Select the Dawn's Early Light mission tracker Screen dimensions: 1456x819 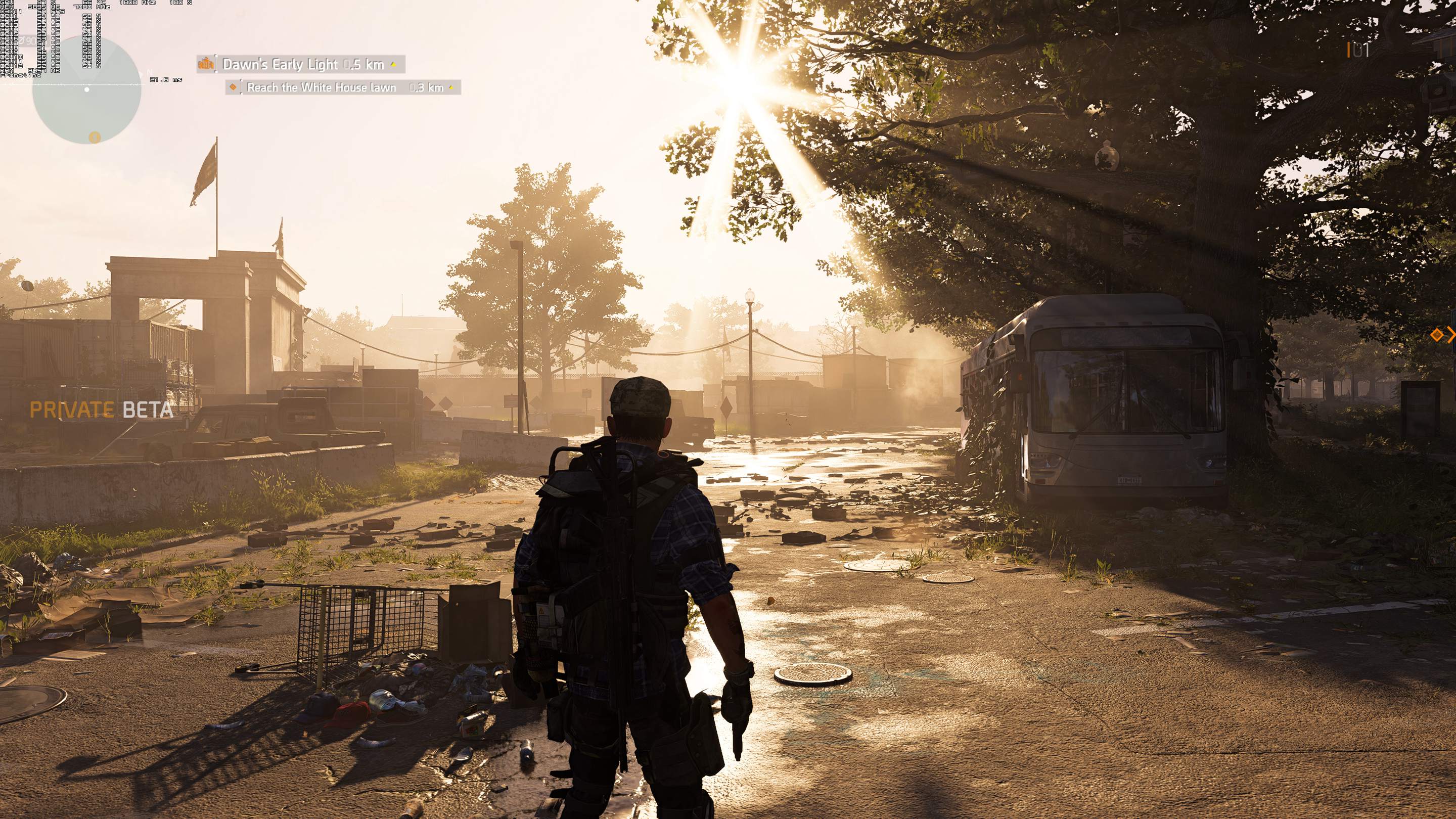pyautogui.click(x=303, y=64)
